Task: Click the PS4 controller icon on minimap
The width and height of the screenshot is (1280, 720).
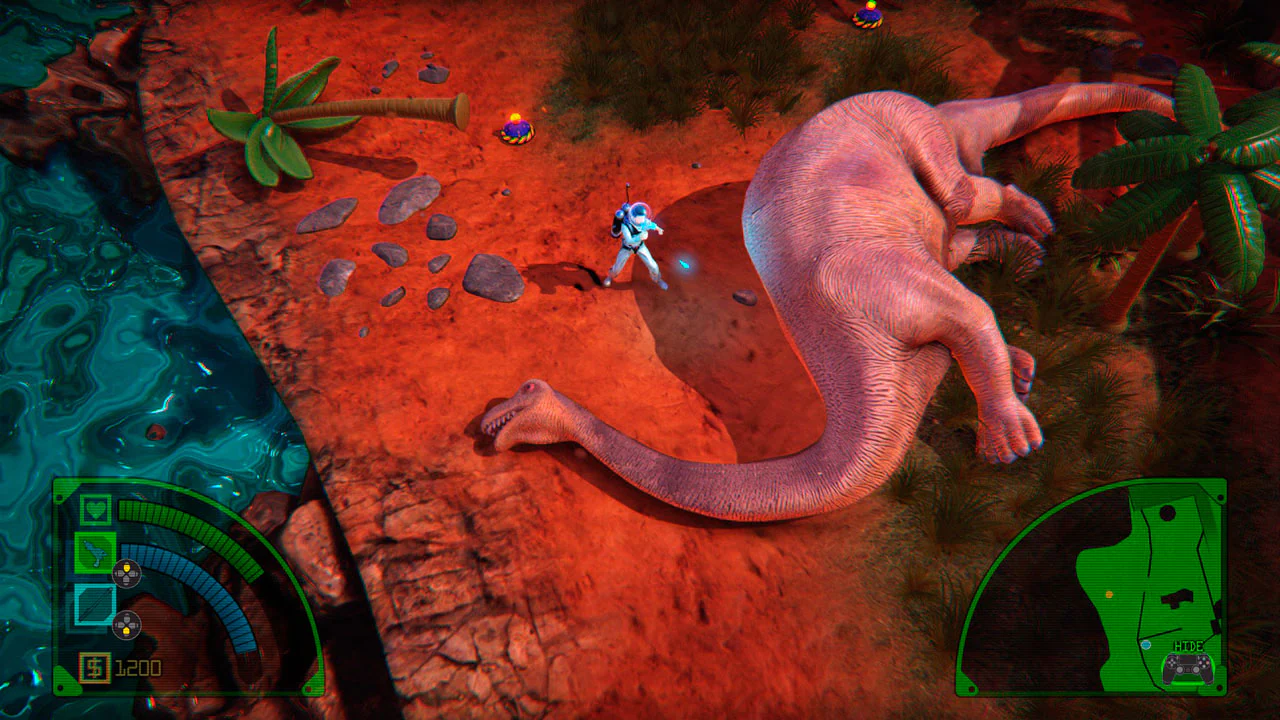Action: (1187, 668)
